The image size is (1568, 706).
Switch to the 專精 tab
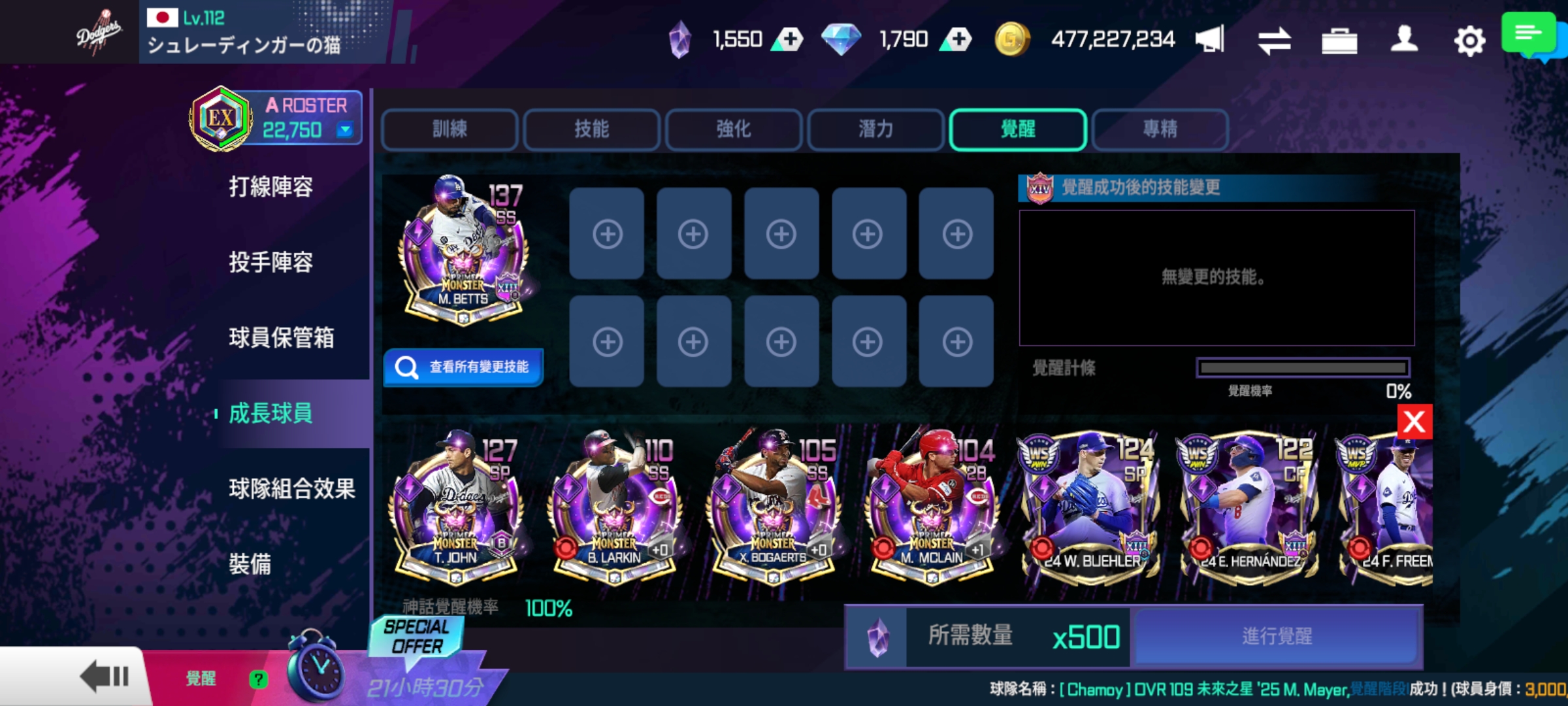pos(1160,129)
